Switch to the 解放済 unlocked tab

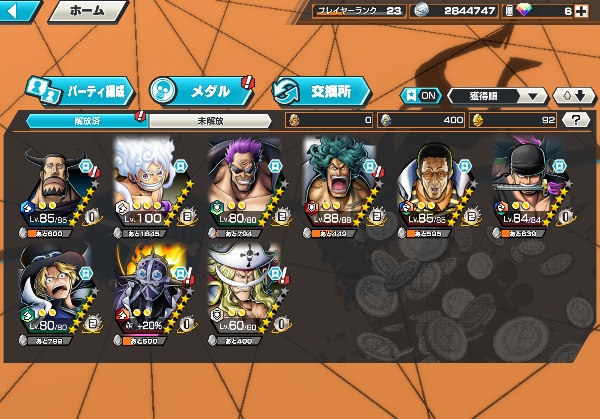86,120
